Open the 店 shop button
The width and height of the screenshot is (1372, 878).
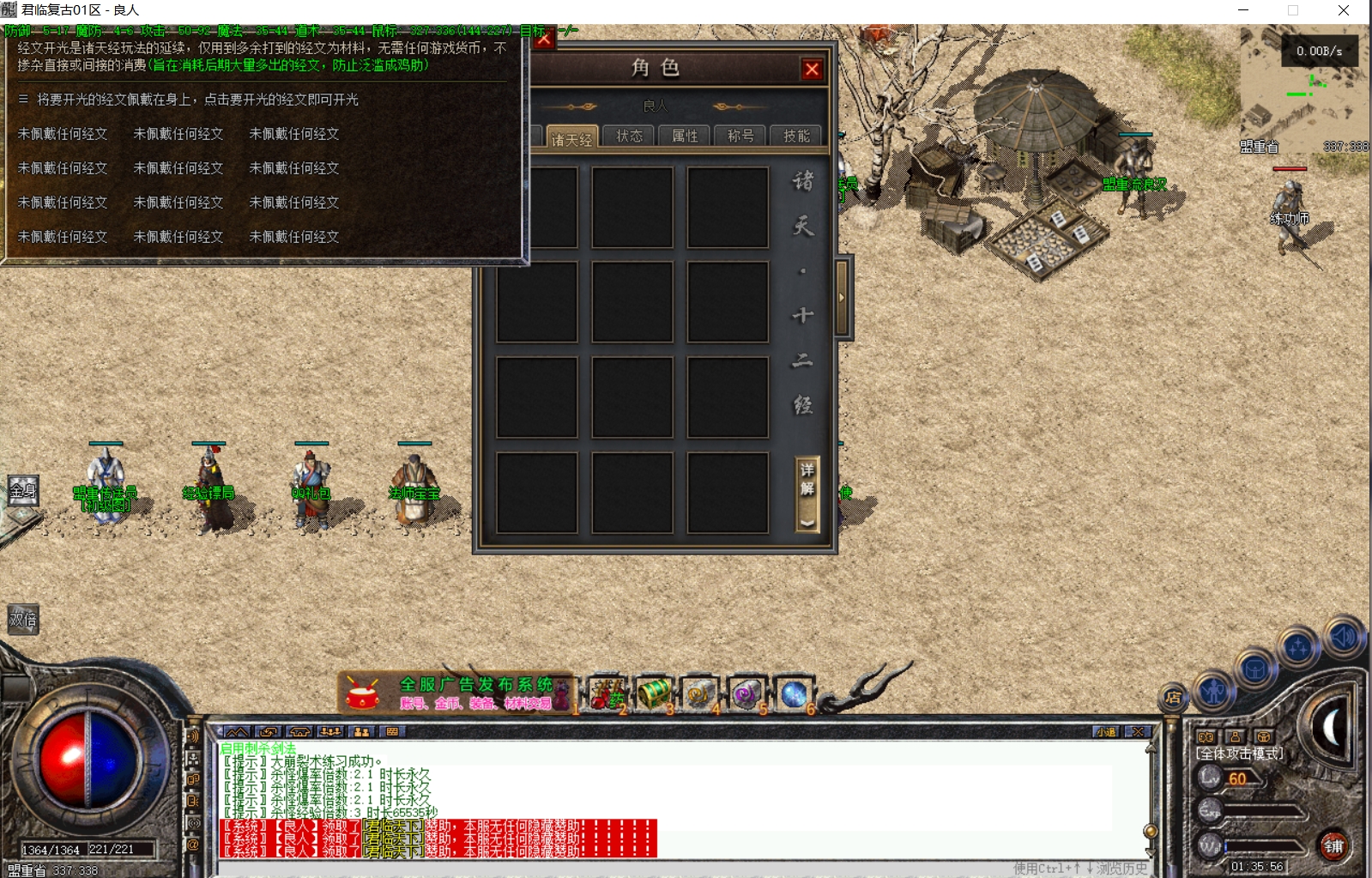1172,696
